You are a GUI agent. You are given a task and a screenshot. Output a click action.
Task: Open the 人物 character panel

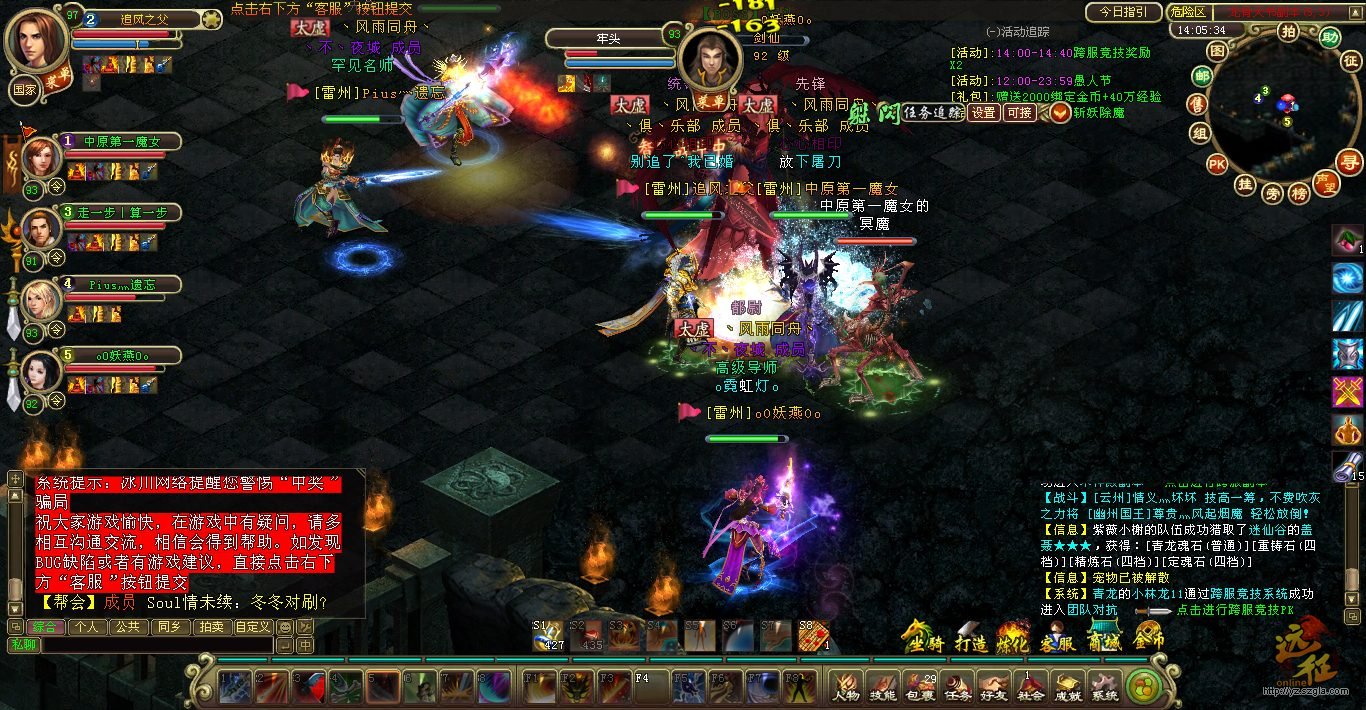coord(846,687)
